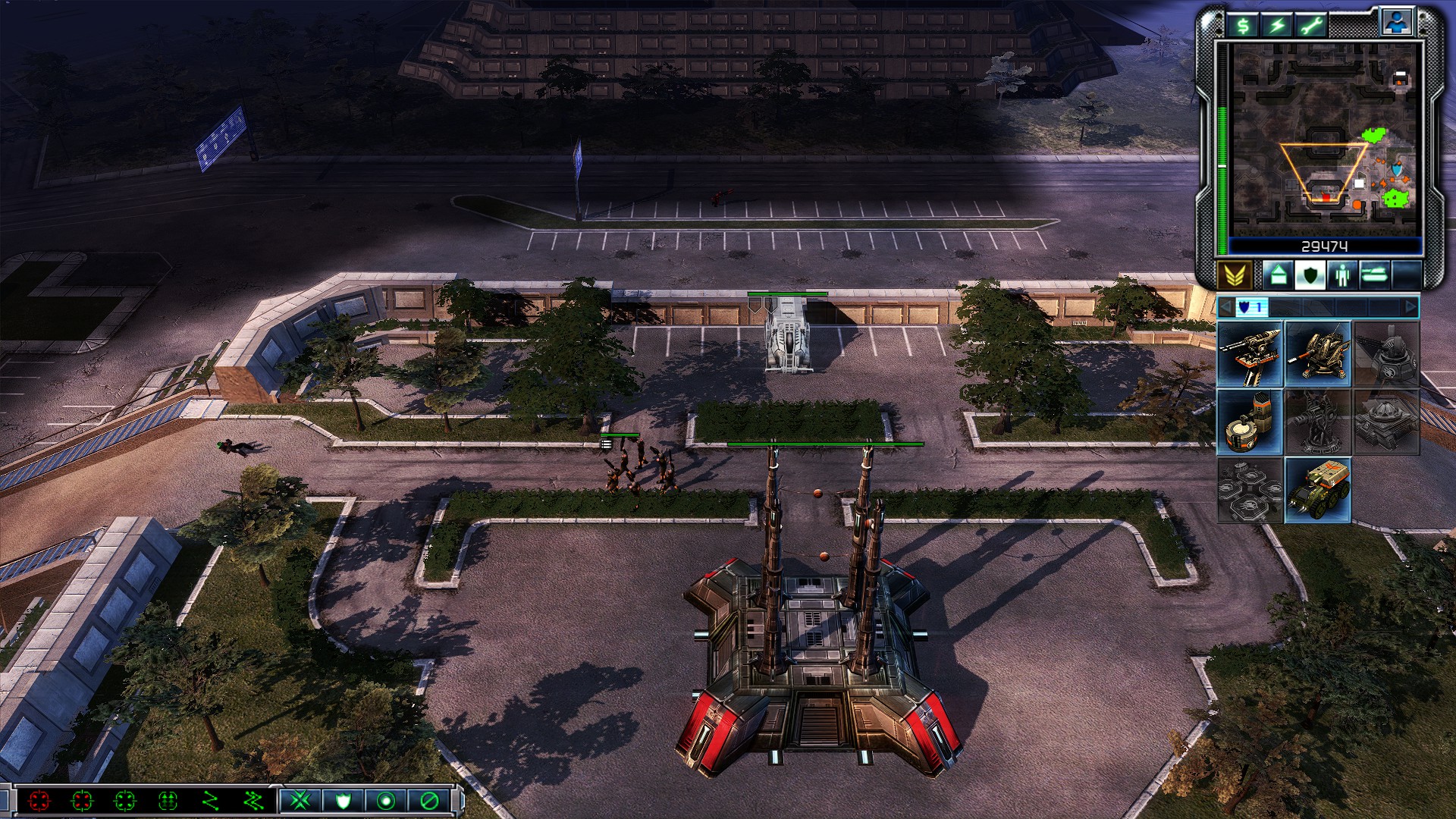Build the twin-barrel missile turret
Screen dimensions: 1456x819
coord(1250,354)
